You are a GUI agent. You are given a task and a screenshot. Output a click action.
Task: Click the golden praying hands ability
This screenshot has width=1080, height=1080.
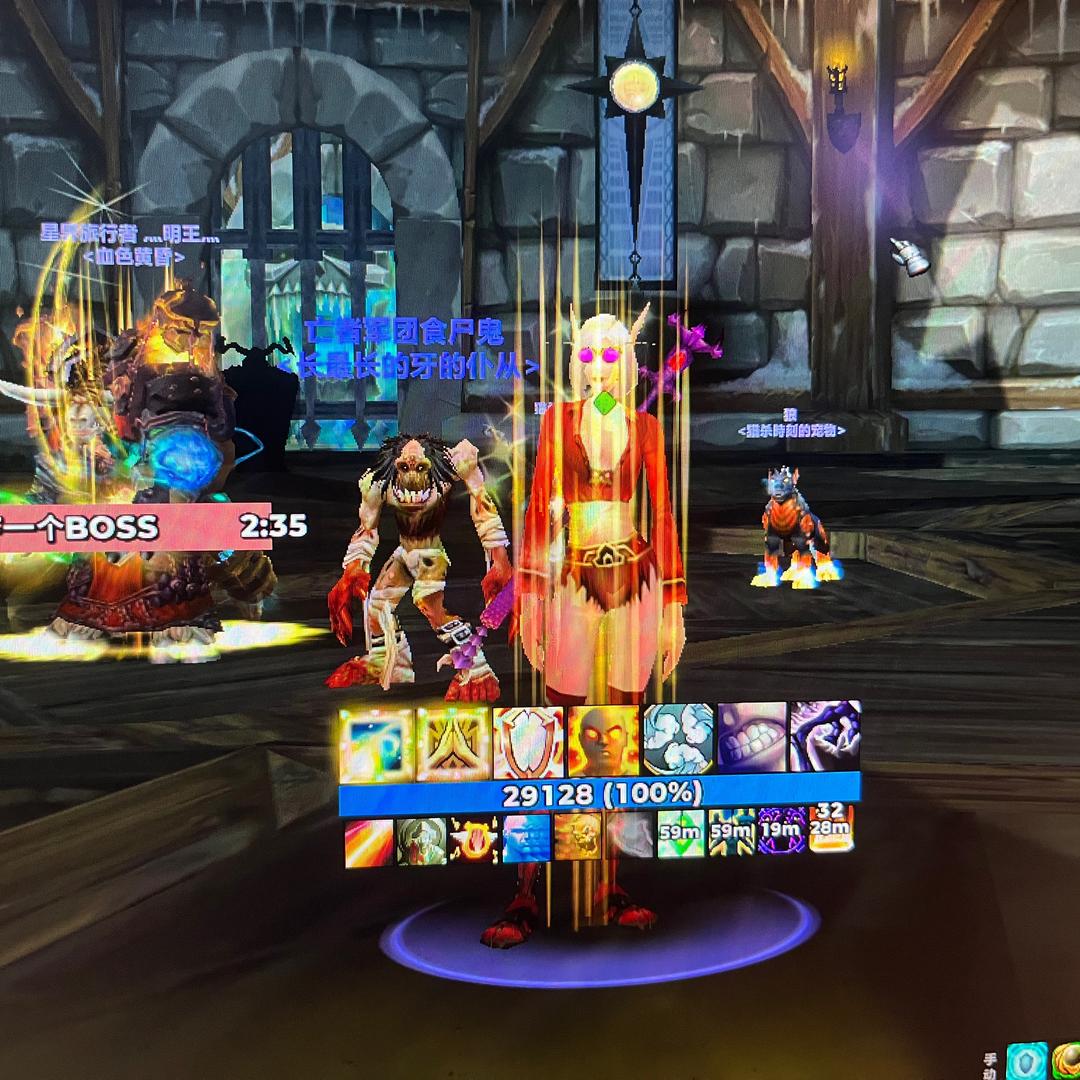(x=452, y=745)
